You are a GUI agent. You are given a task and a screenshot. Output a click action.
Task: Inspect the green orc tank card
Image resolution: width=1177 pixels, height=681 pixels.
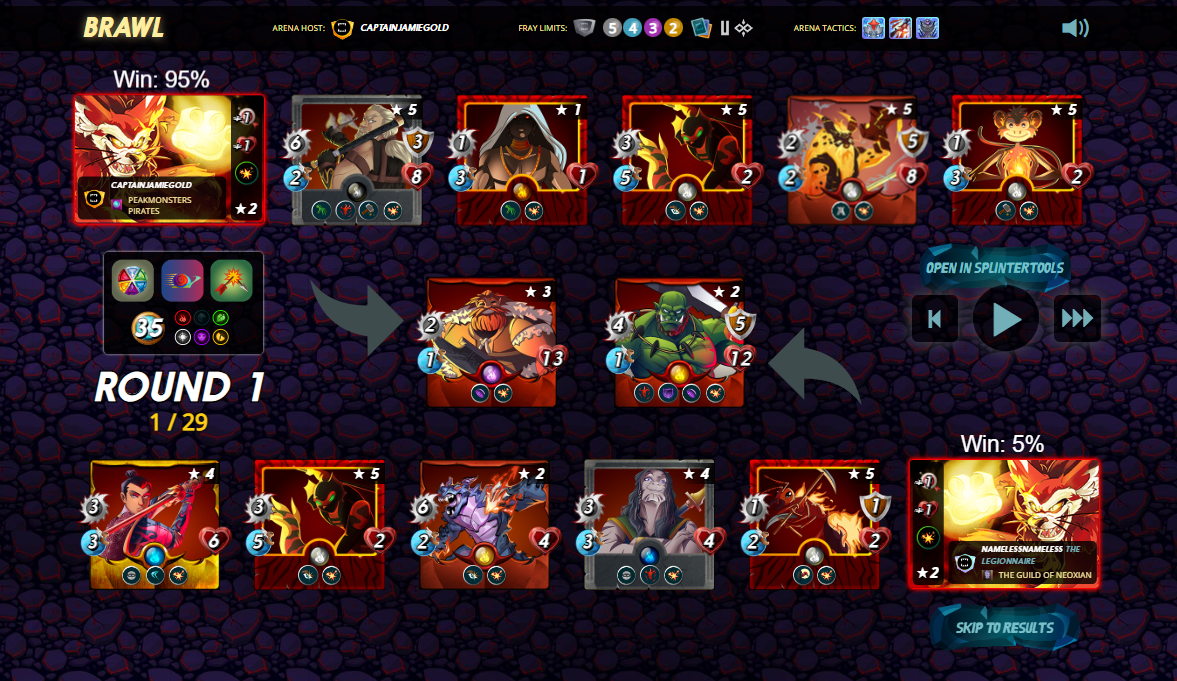click(679, 342)
